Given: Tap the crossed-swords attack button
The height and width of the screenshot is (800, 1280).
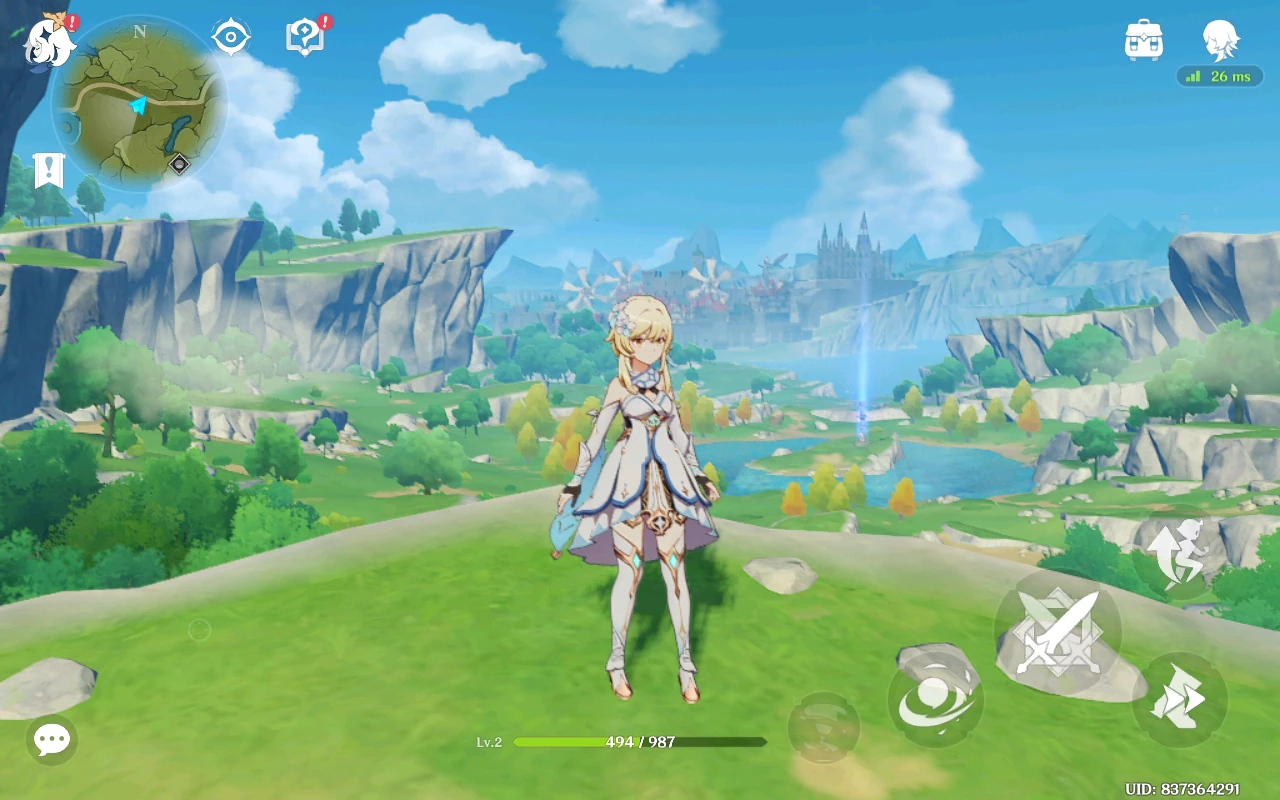Looking at the screenshot, I should point(1058,633).
